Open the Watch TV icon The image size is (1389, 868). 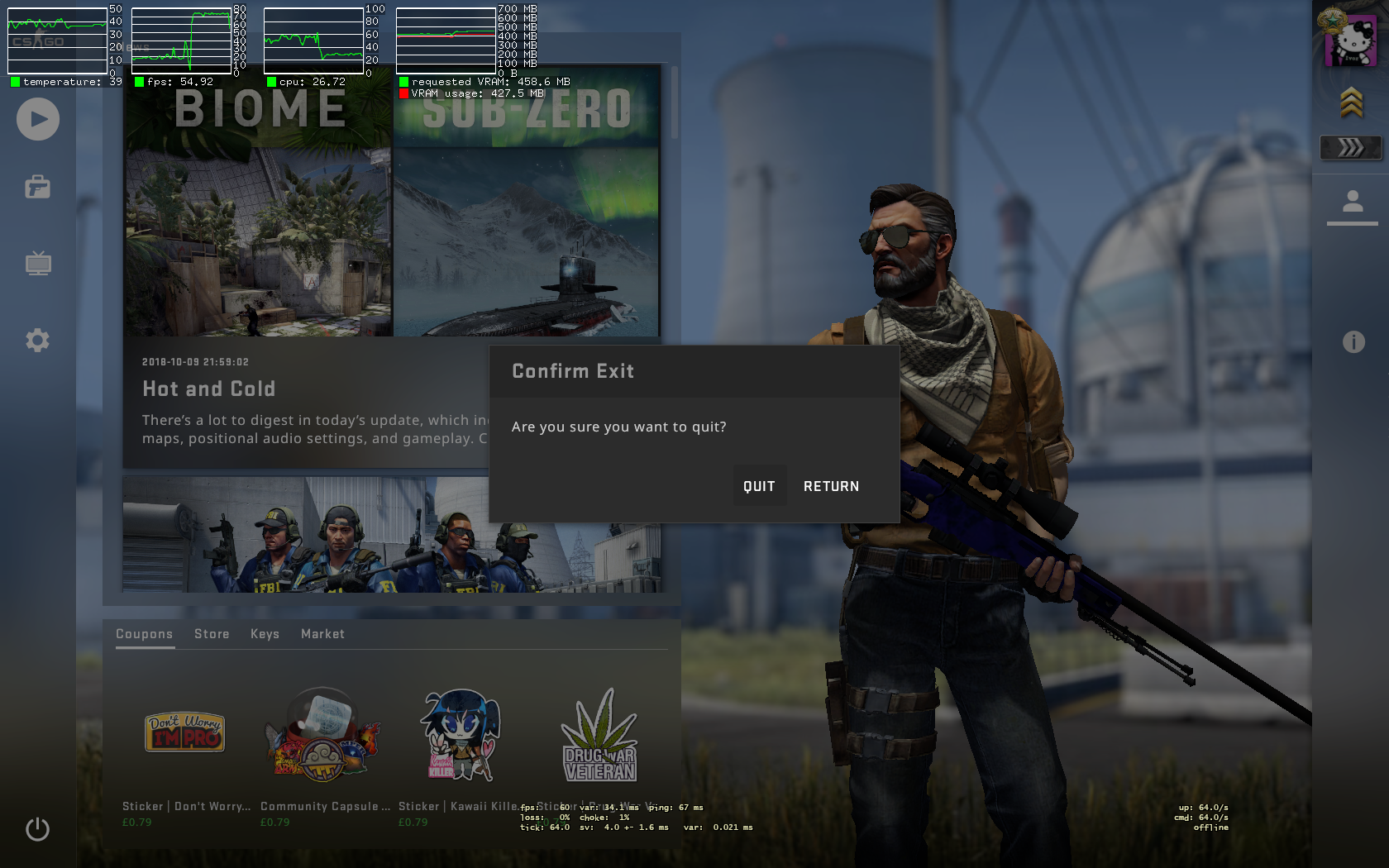click(x=37, y=264)
